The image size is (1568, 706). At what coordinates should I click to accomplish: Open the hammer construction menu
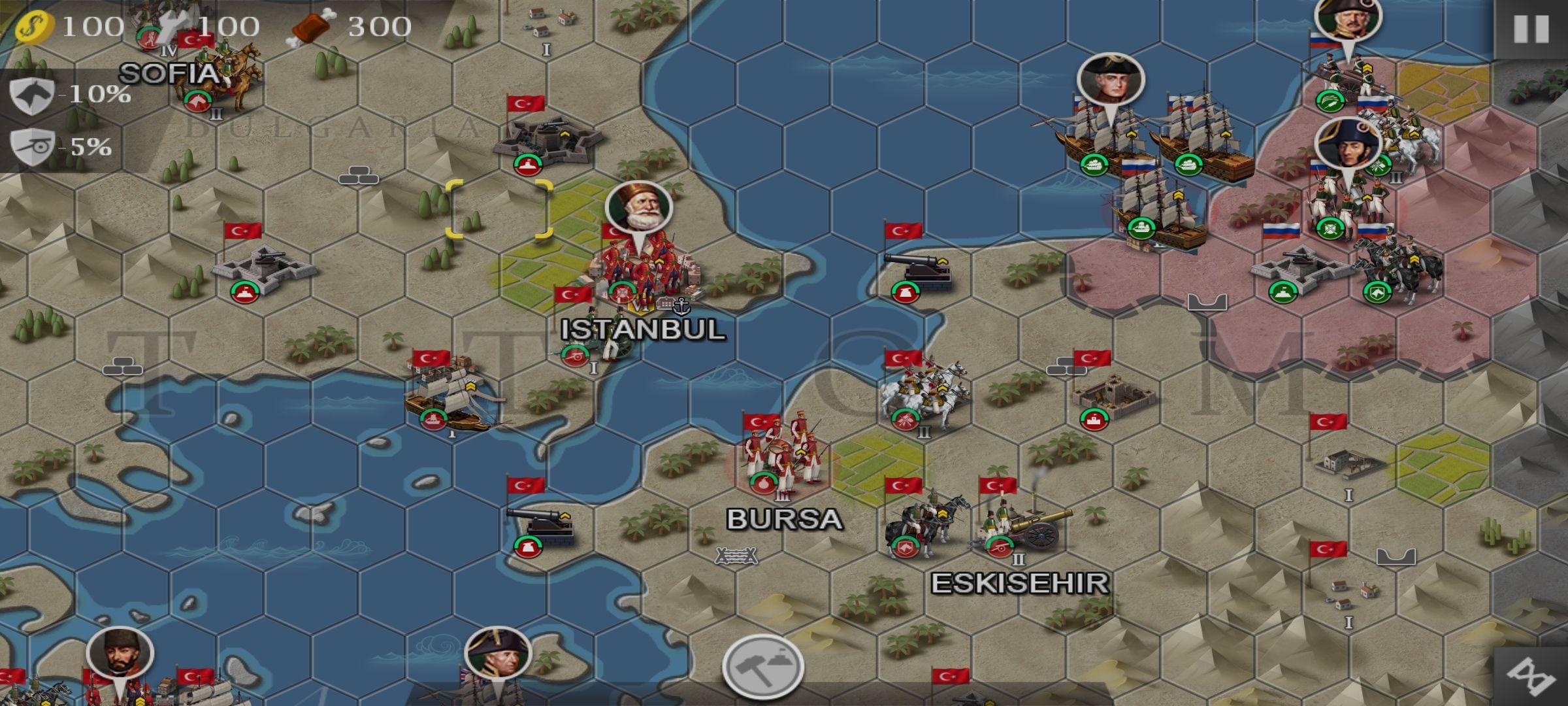762,666
